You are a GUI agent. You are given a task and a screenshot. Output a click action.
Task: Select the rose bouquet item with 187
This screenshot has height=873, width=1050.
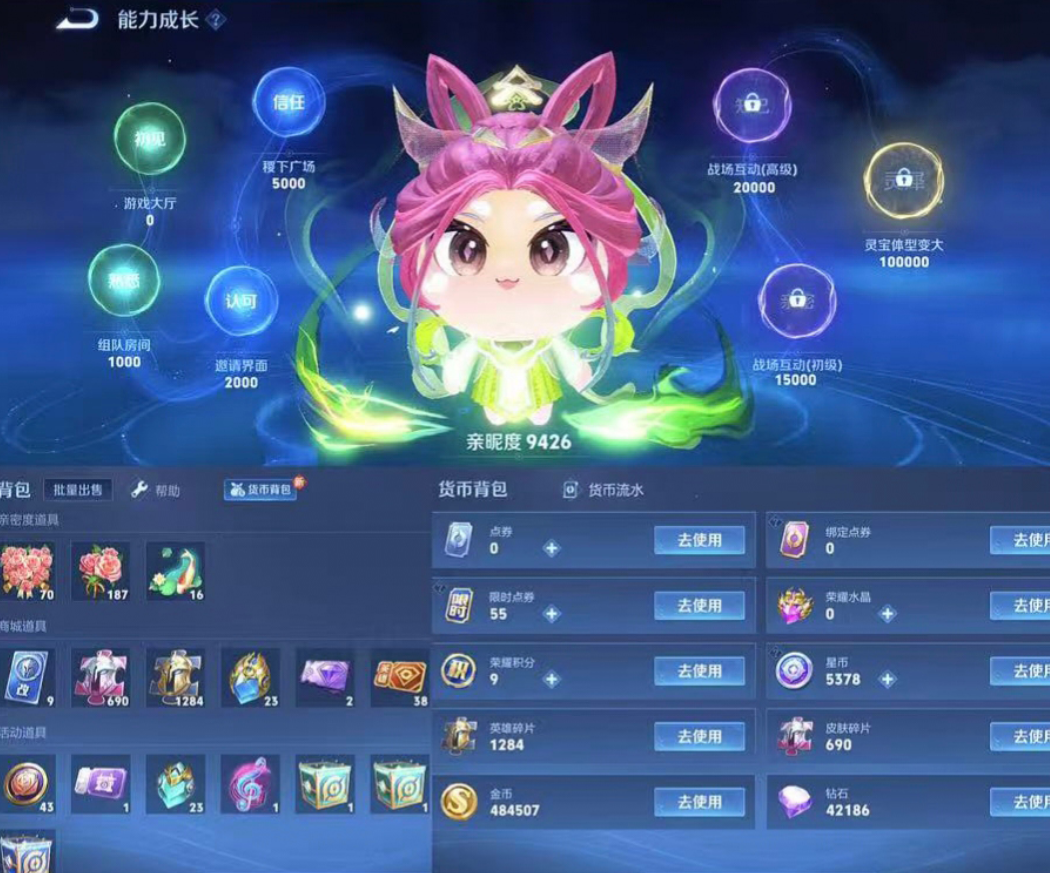coord(101,571)
